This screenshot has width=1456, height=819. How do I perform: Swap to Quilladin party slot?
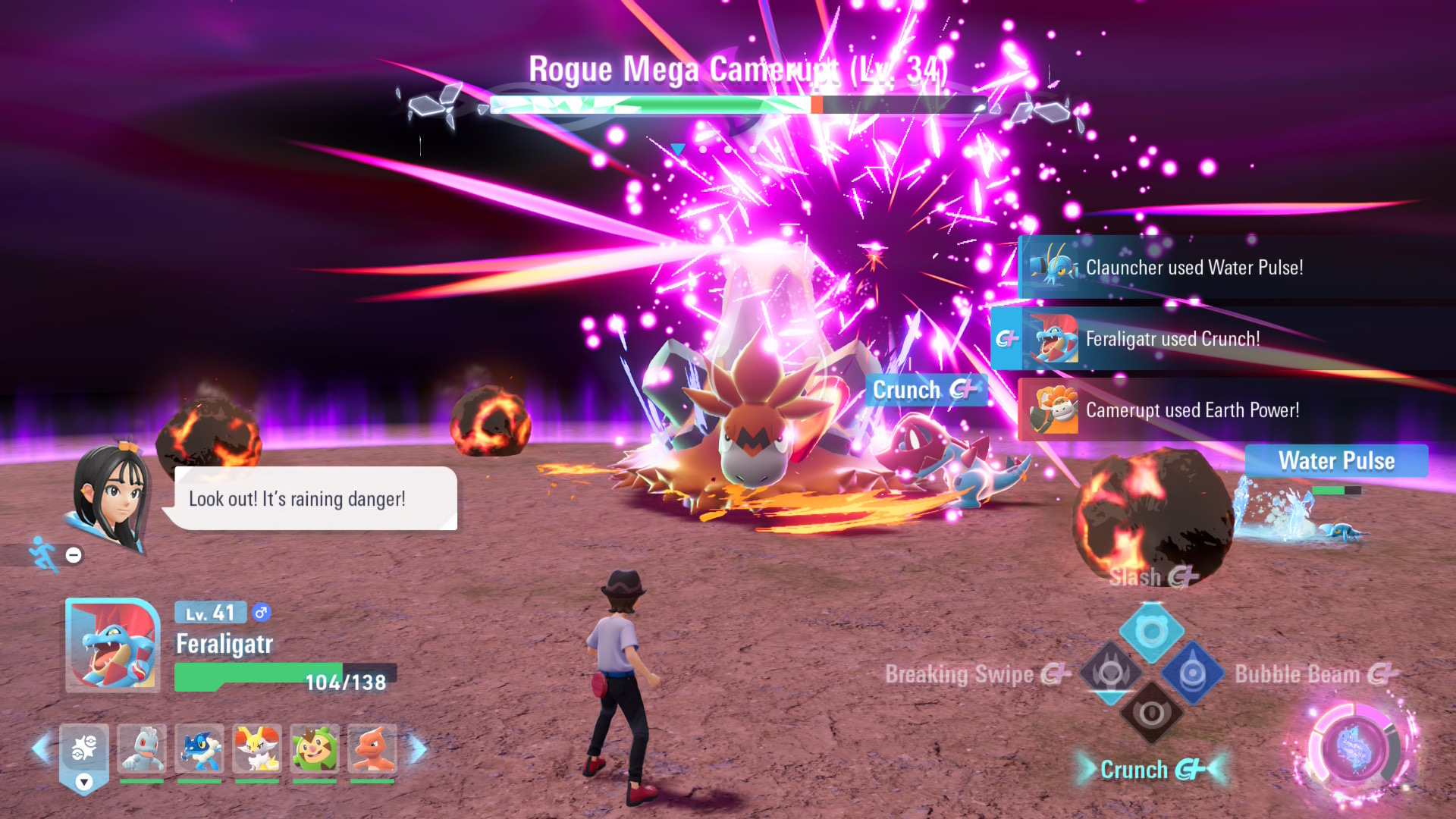315,749
